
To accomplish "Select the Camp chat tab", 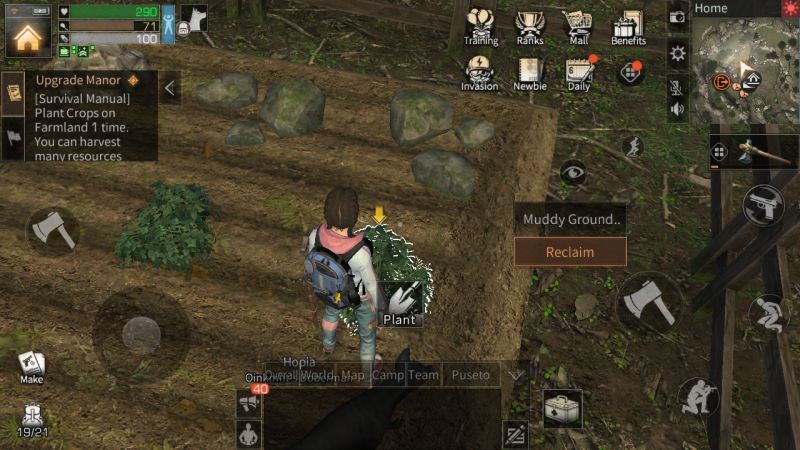I will coord(388,375).
